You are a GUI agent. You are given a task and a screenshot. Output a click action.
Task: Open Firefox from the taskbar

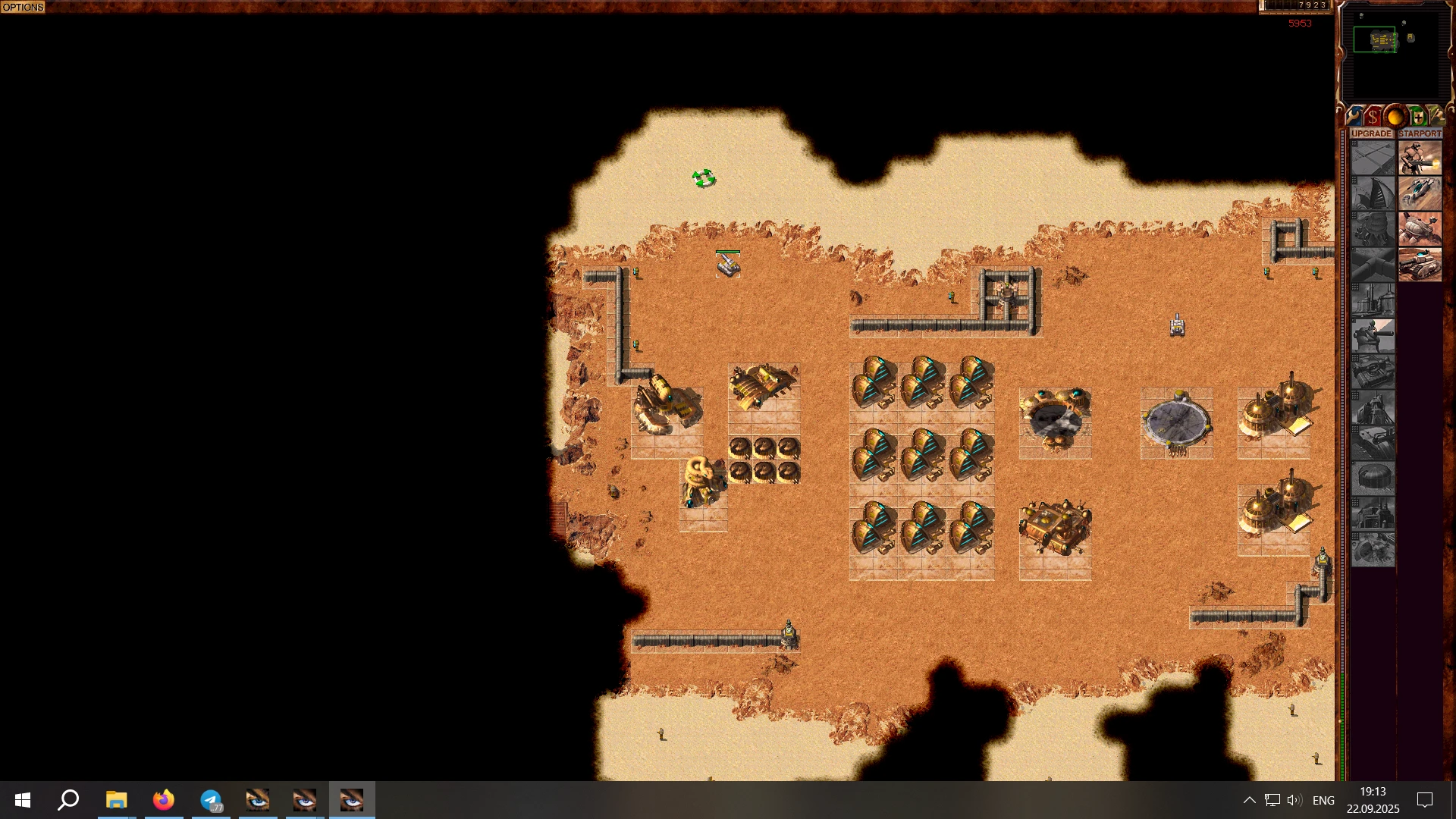[x=163, y=800]
